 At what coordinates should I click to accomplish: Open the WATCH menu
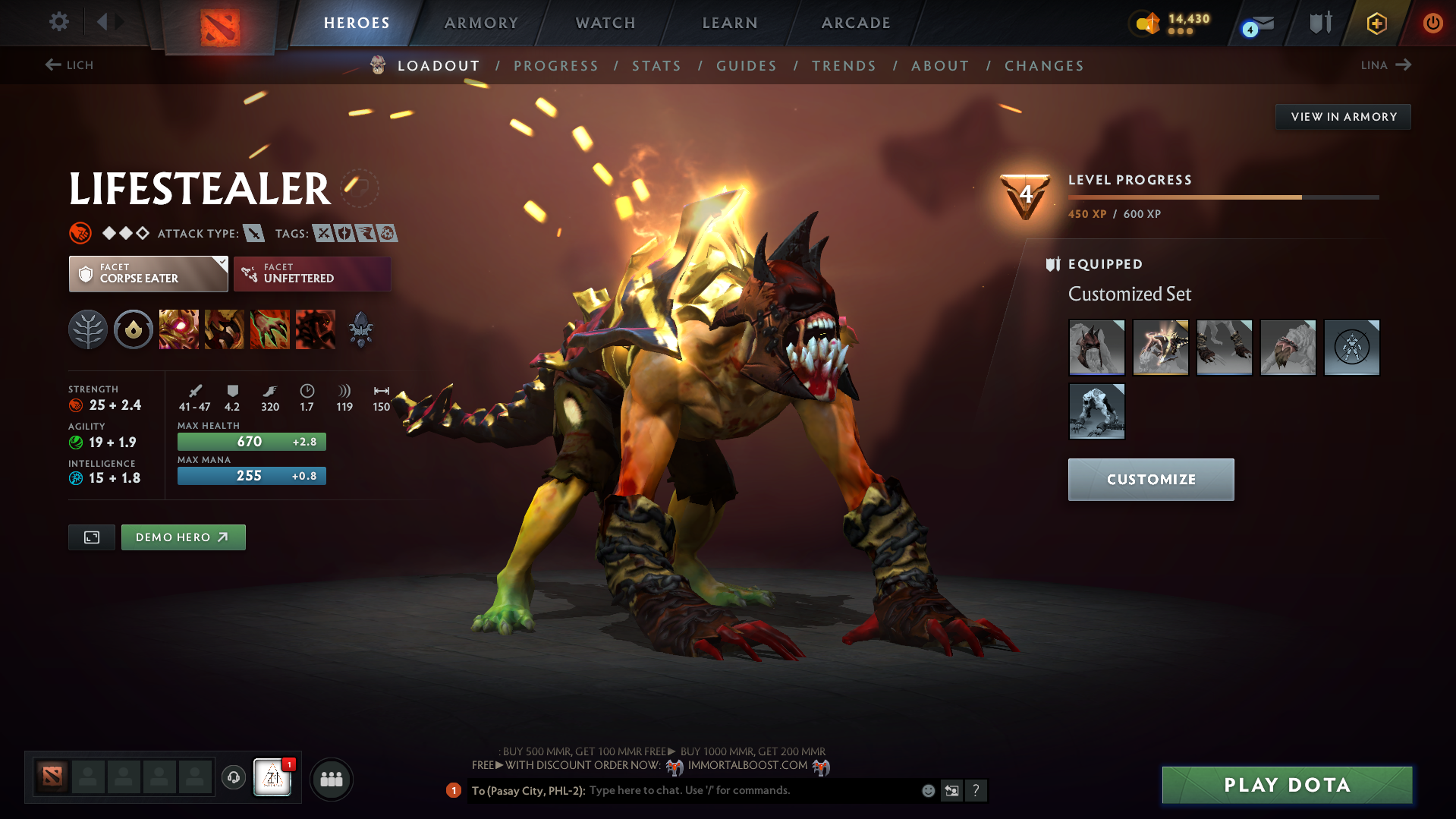click(x=605, y=23)
